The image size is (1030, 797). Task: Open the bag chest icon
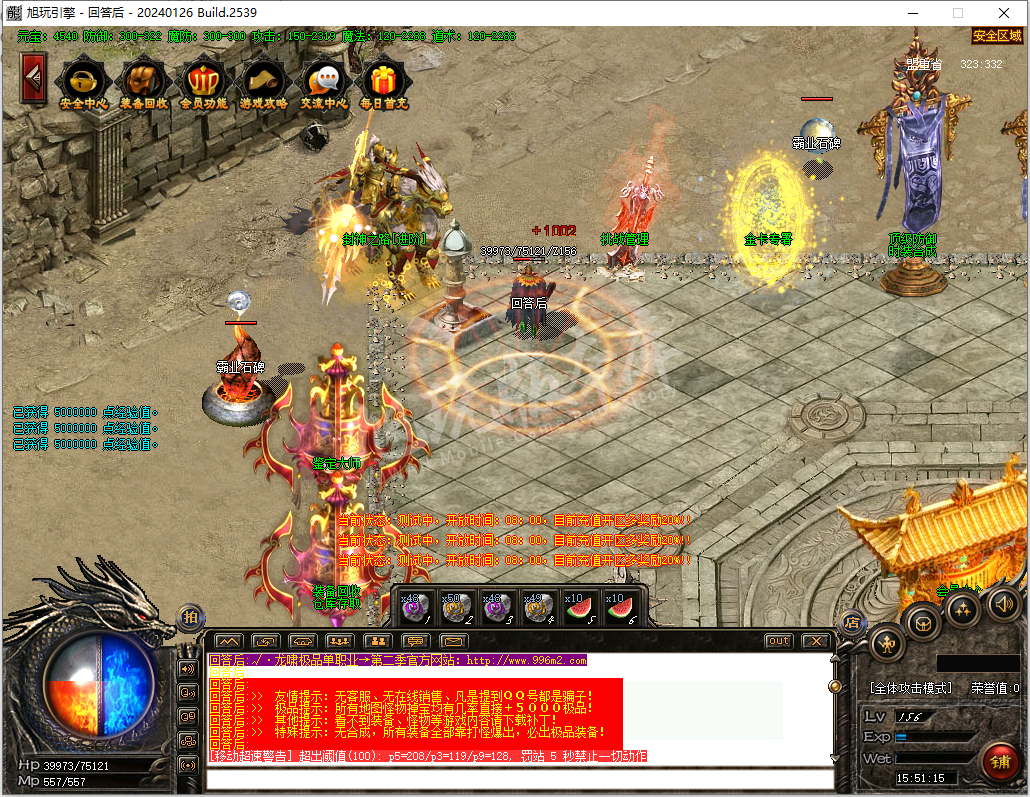(923, 623)
